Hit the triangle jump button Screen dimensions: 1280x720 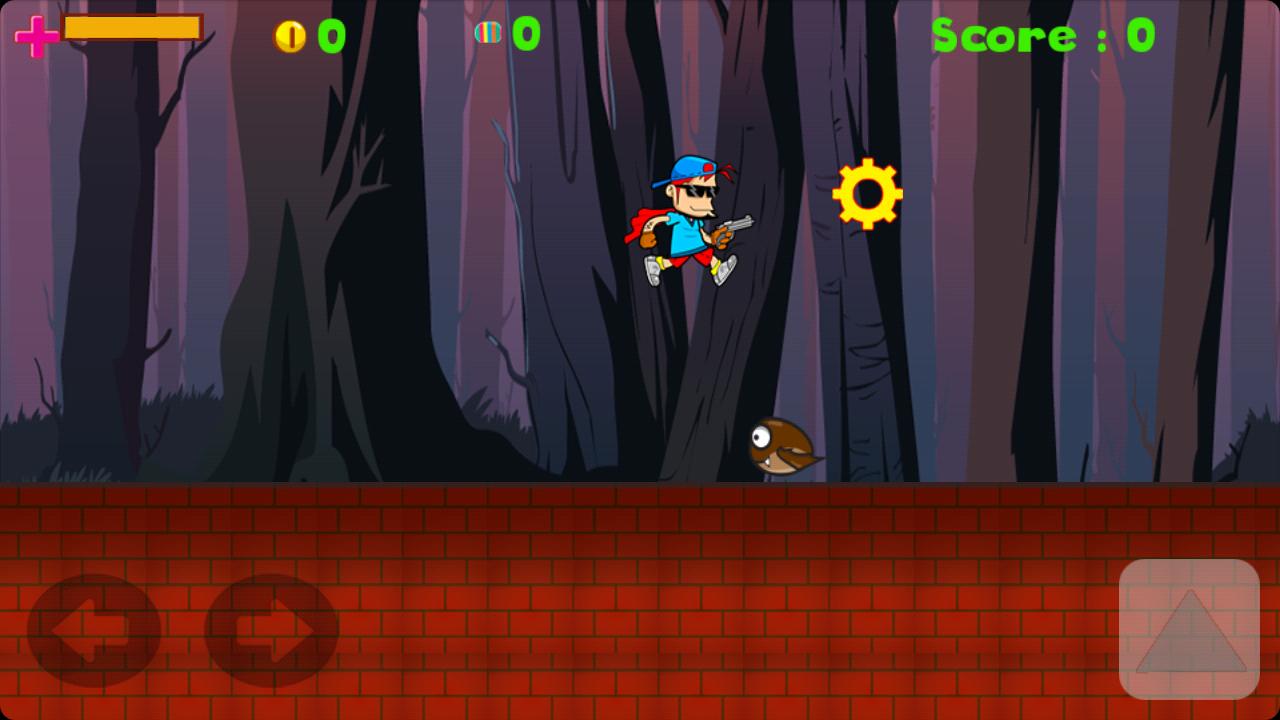[x=1189, y=629]
